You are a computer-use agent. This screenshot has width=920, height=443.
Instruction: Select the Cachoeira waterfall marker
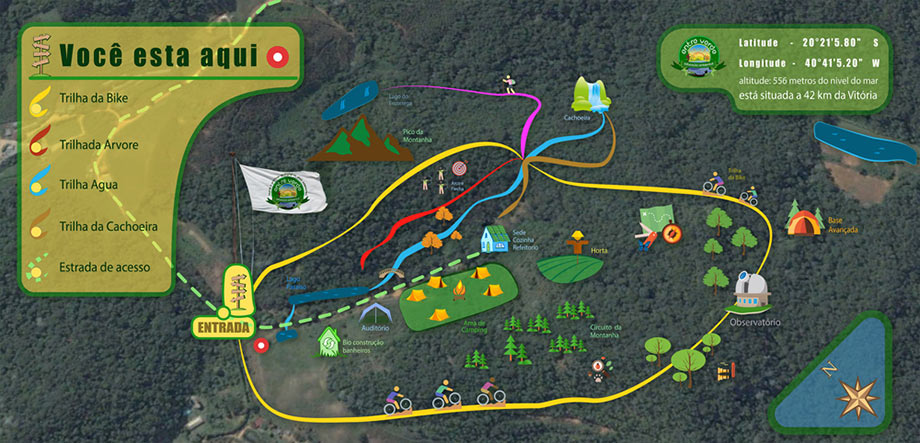(589, 96)
